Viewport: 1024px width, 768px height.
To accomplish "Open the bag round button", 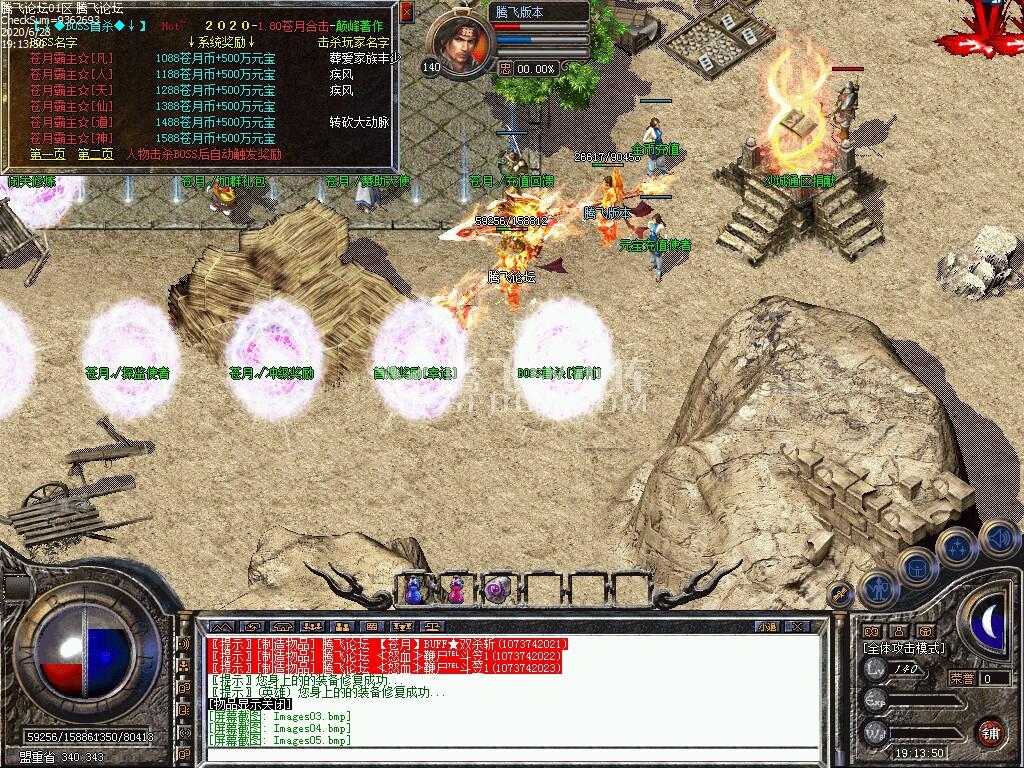I will 915,567.
